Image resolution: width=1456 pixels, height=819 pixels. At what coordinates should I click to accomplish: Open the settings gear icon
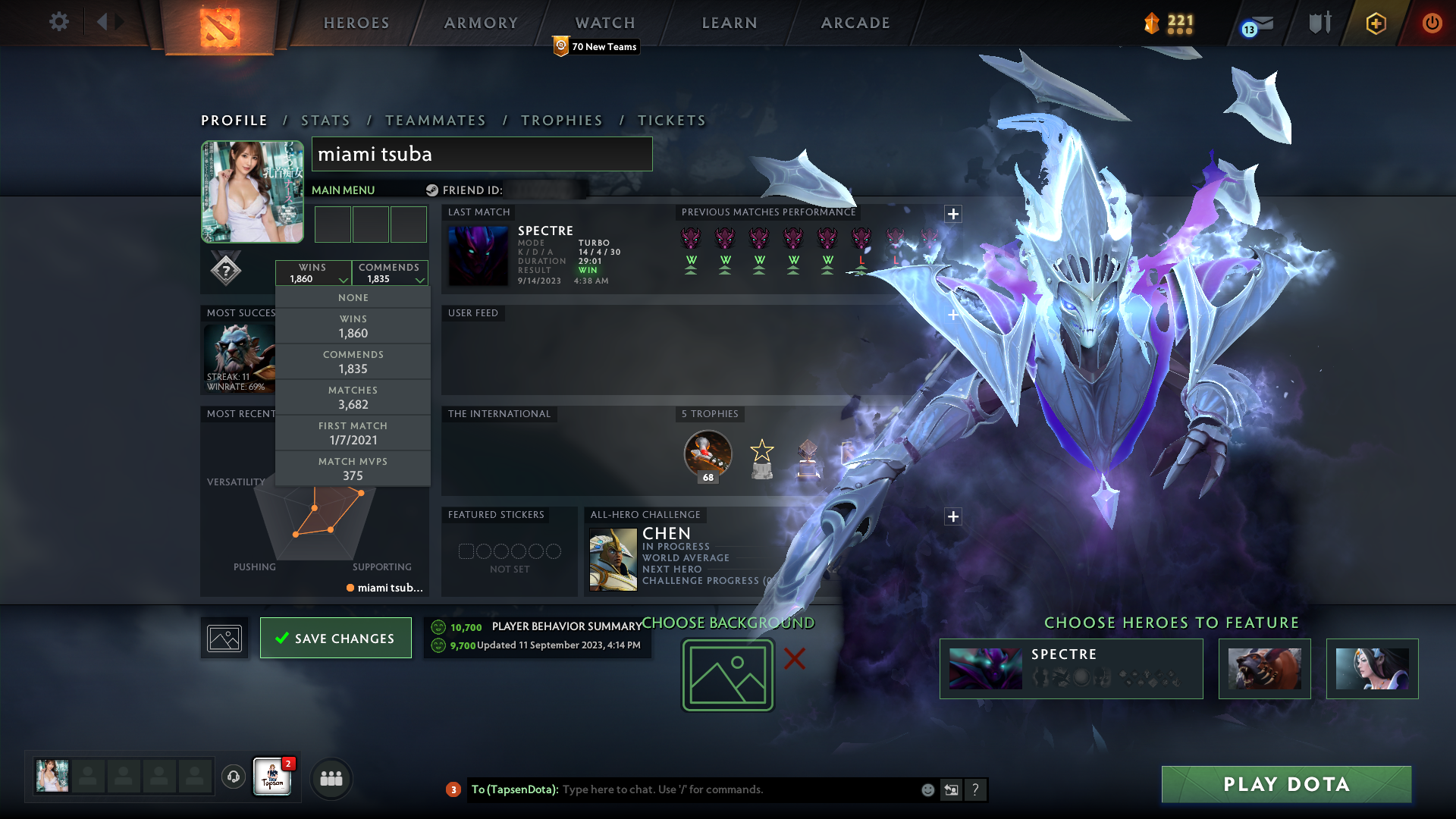59,22
